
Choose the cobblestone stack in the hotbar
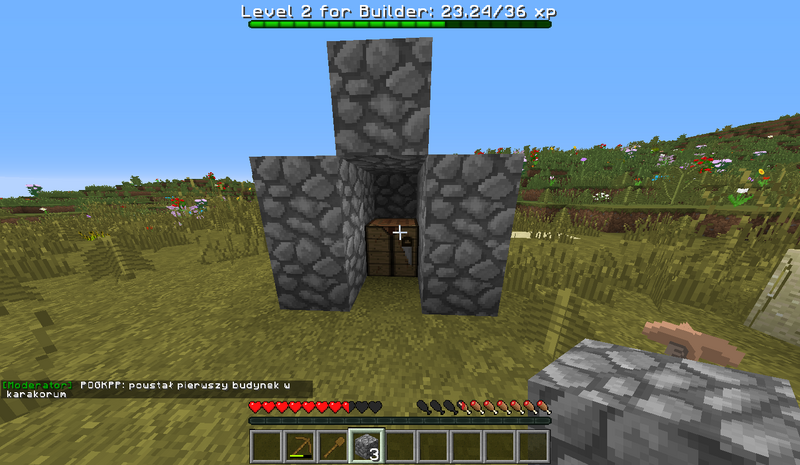[365, 446]
